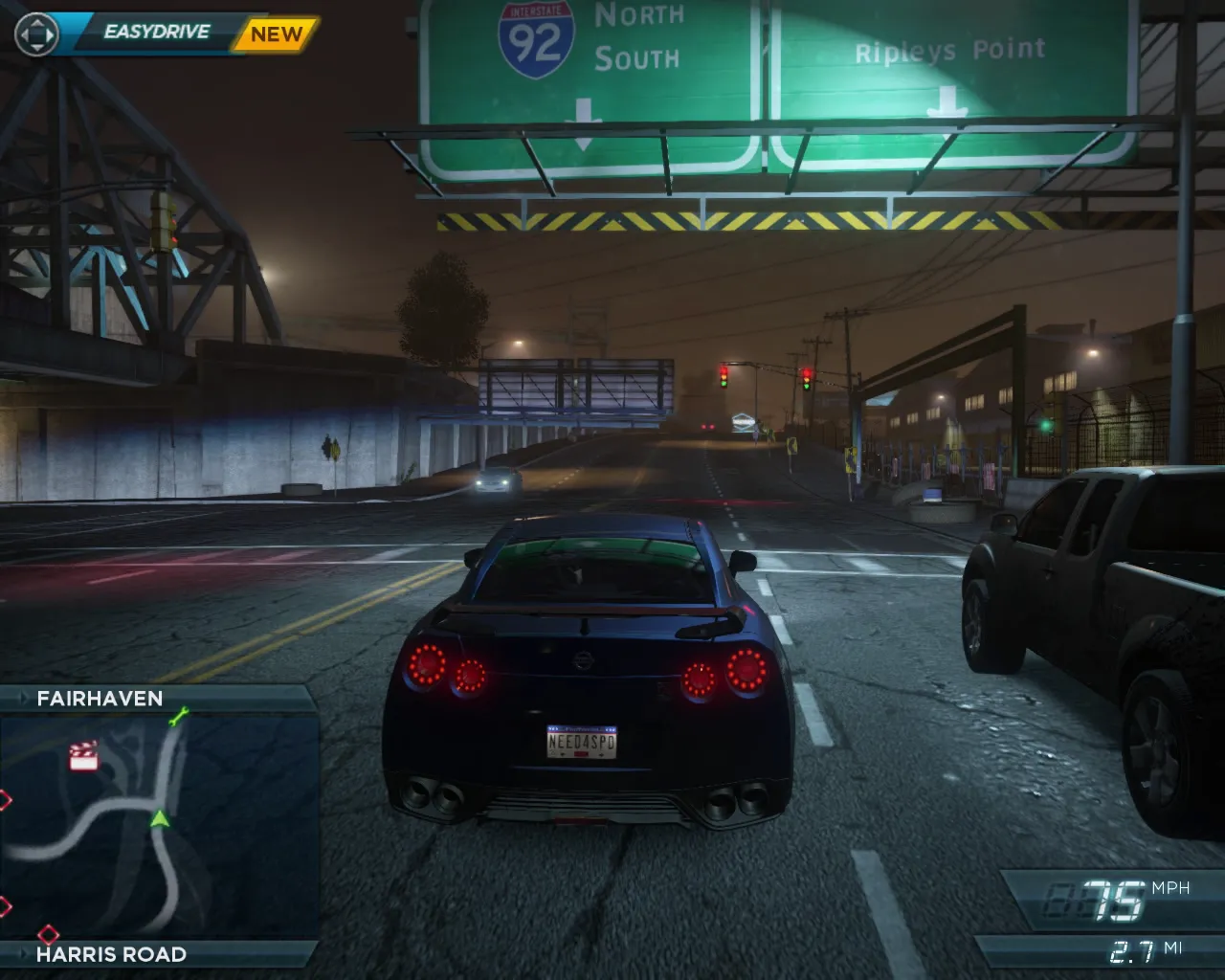Open the EasyDrive menu
1225x980 pixels.
click(156, 33)
